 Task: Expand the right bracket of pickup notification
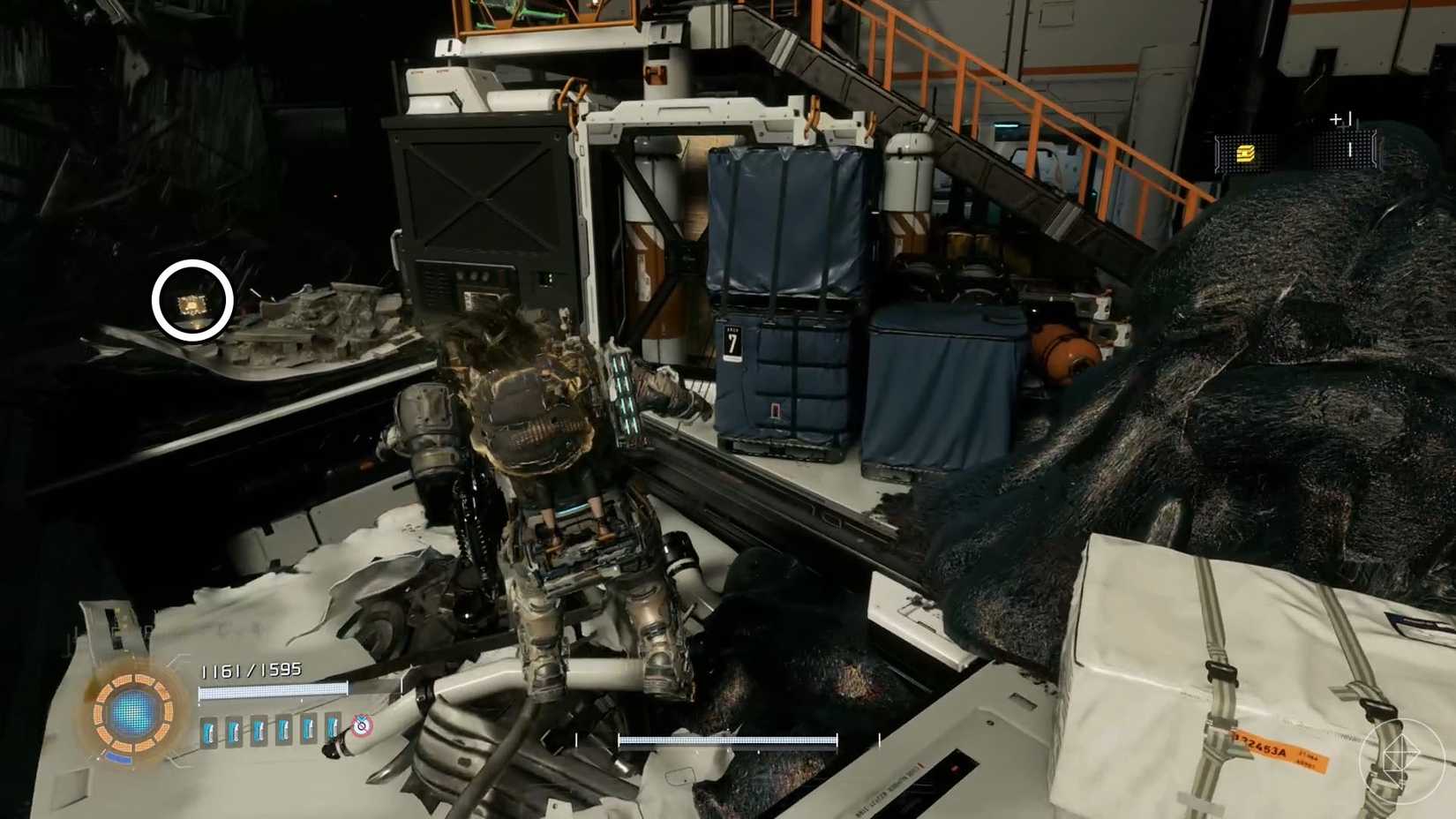pos(1375,148)
